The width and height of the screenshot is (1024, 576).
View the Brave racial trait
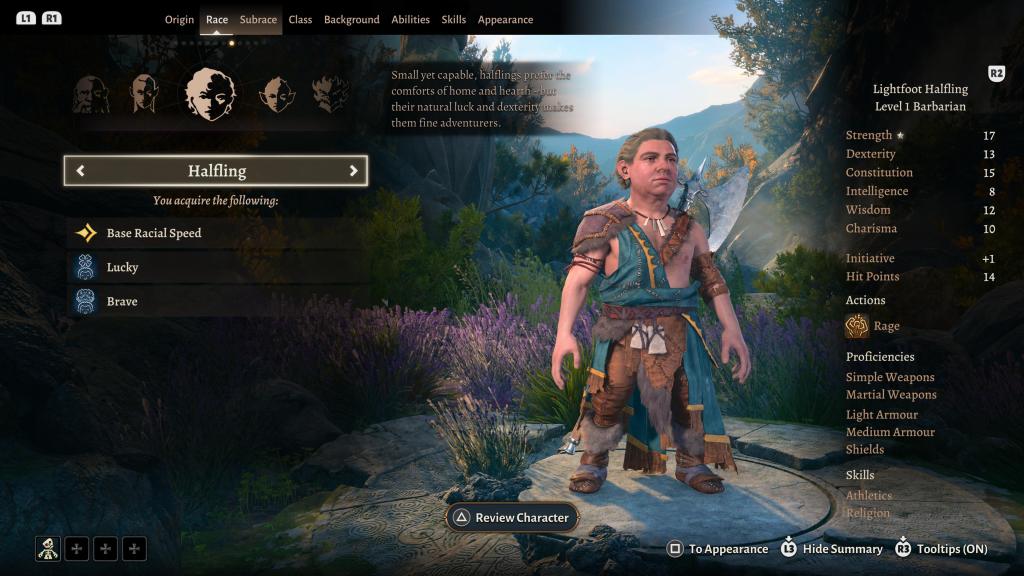(122, 301)
